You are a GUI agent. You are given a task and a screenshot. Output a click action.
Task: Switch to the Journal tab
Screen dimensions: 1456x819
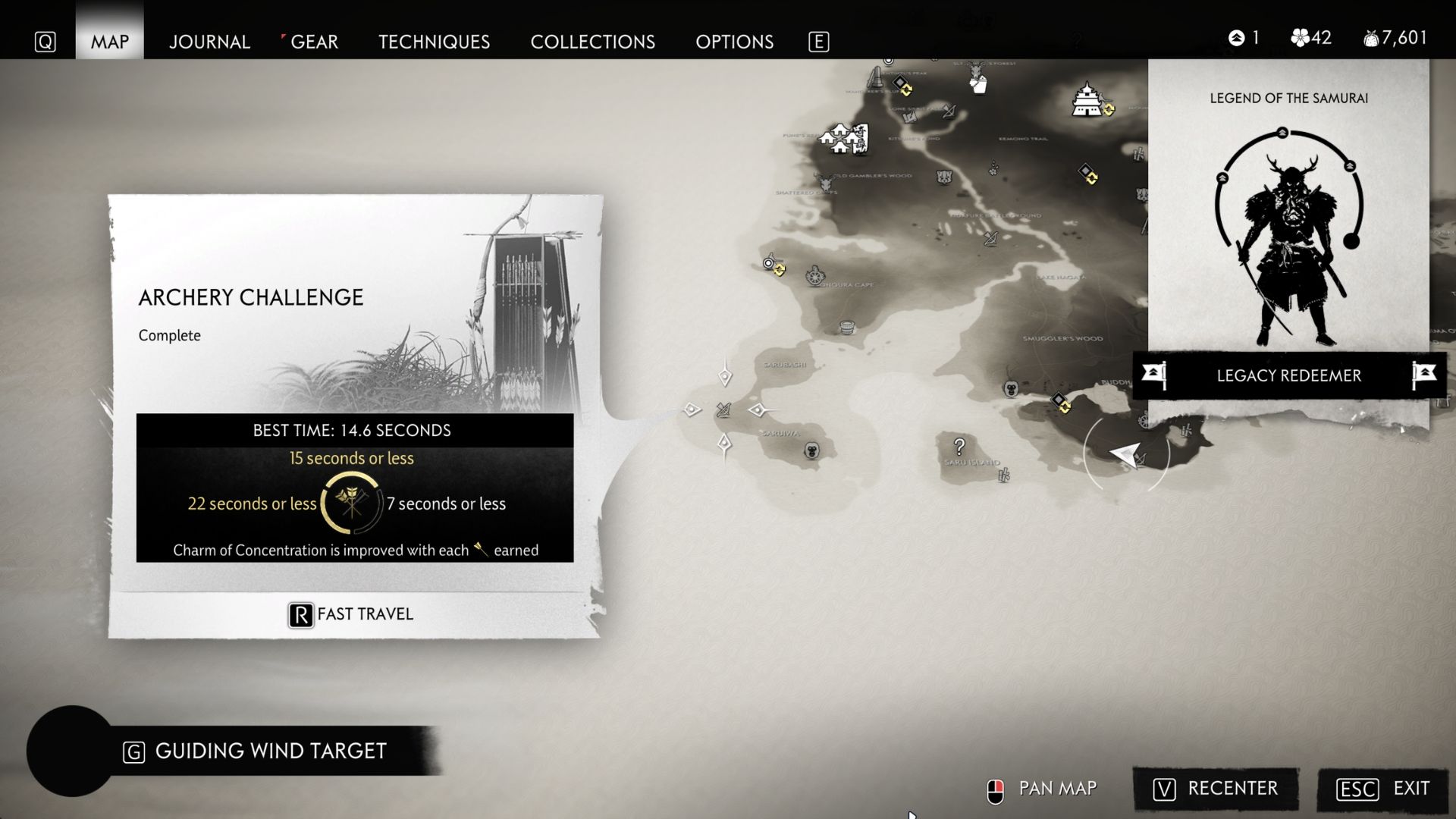click(x=209, y=42)
